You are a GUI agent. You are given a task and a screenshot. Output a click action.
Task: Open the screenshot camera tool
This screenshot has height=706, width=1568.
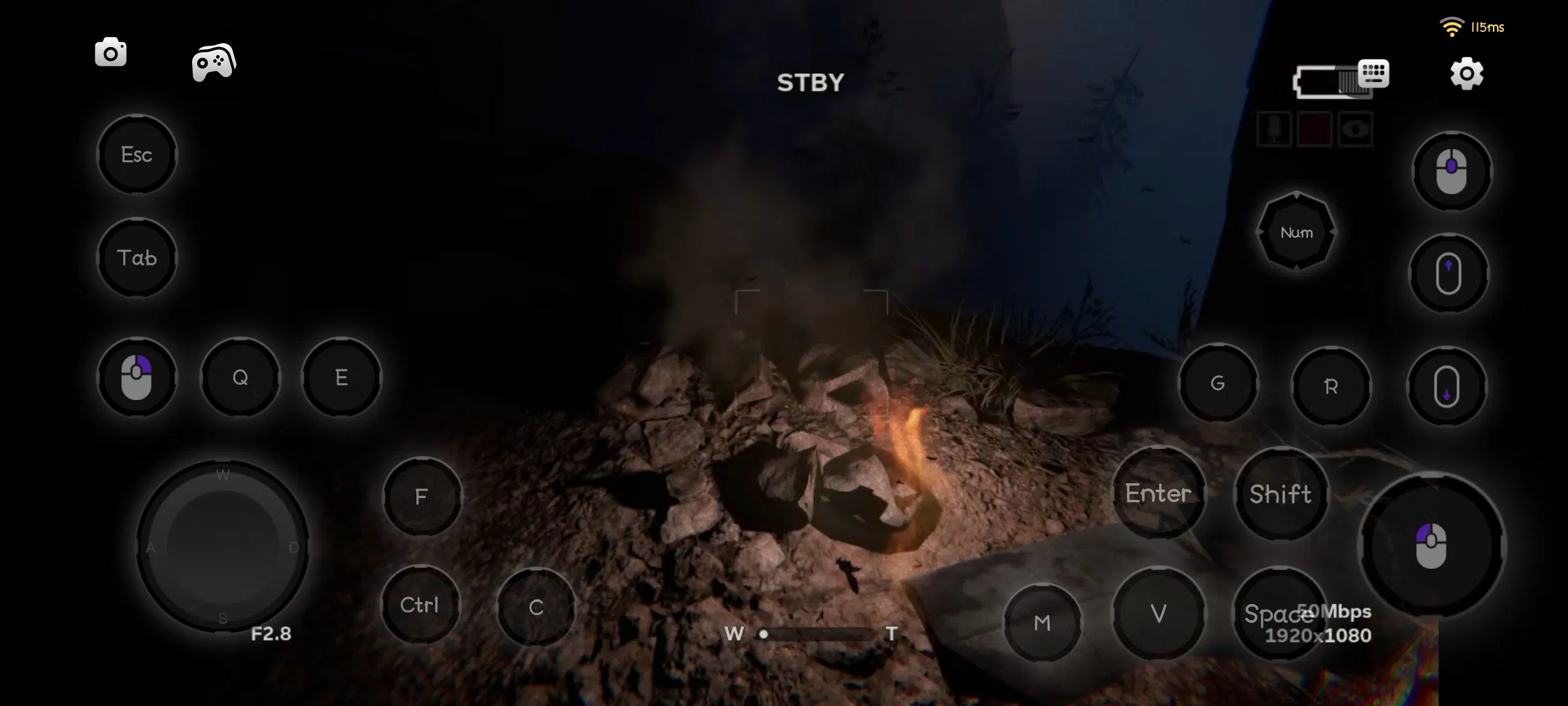click(x=110, y=52)
